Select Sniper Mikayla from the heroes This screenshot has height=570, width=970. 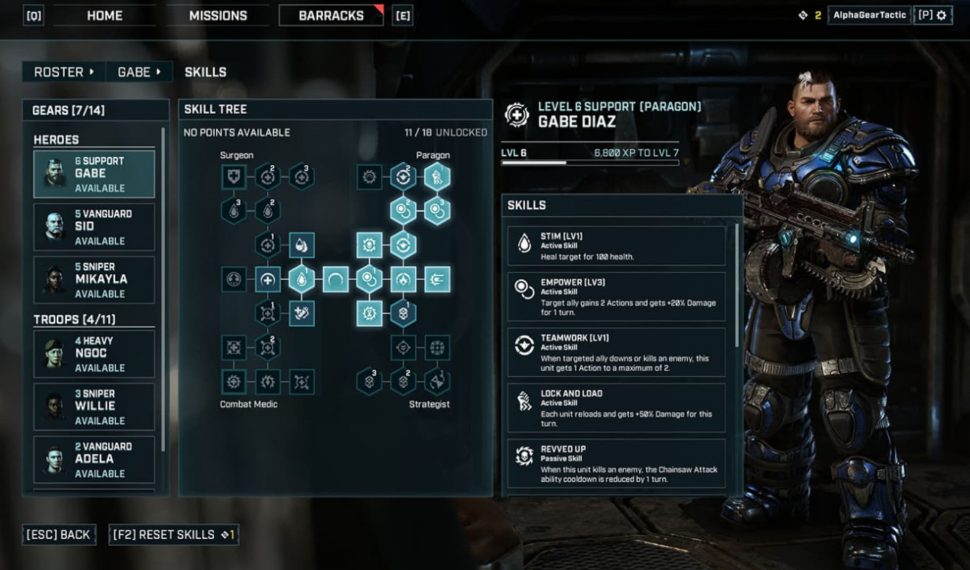94,280
